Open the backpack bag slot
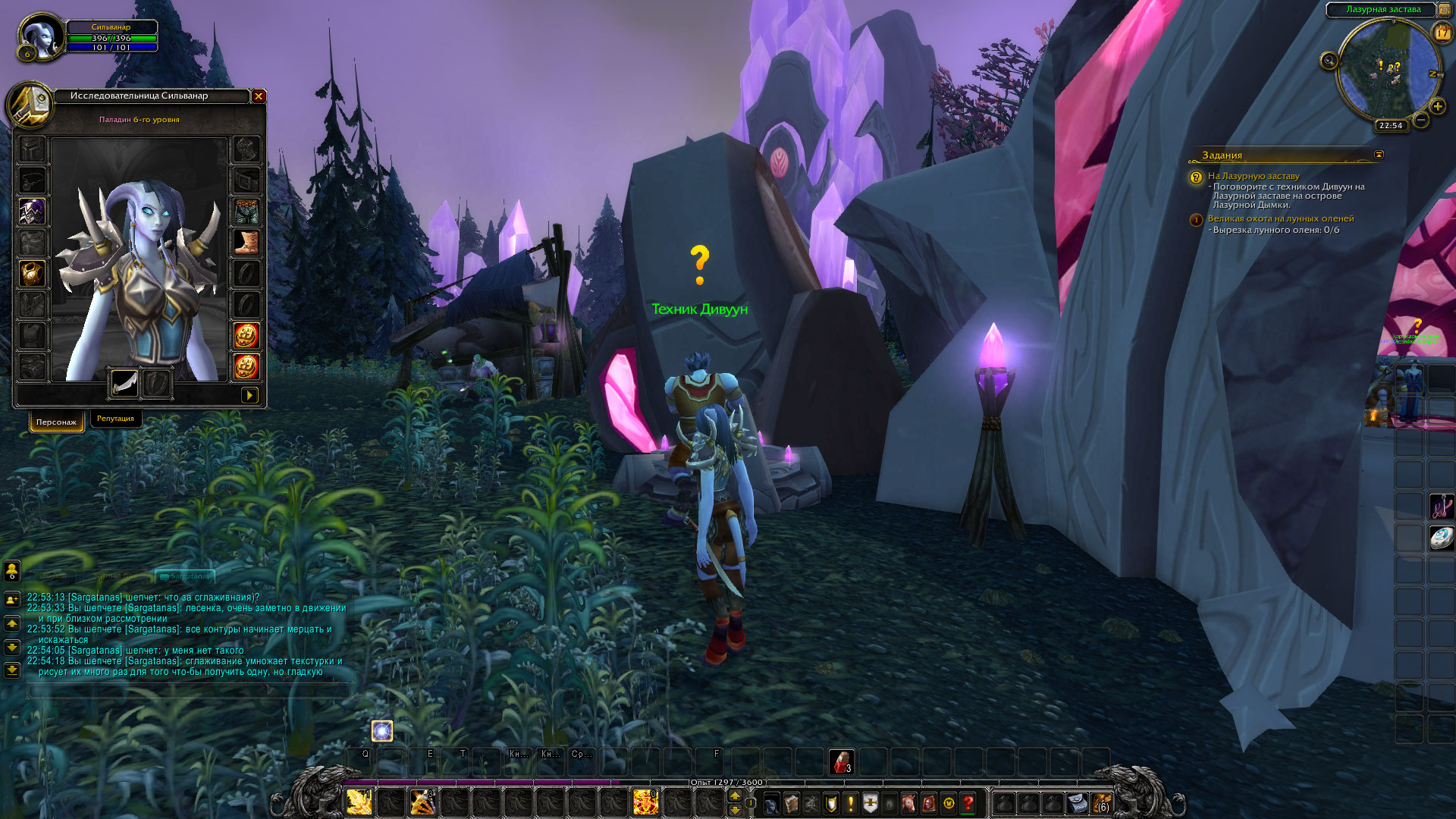 (1102, 803)
